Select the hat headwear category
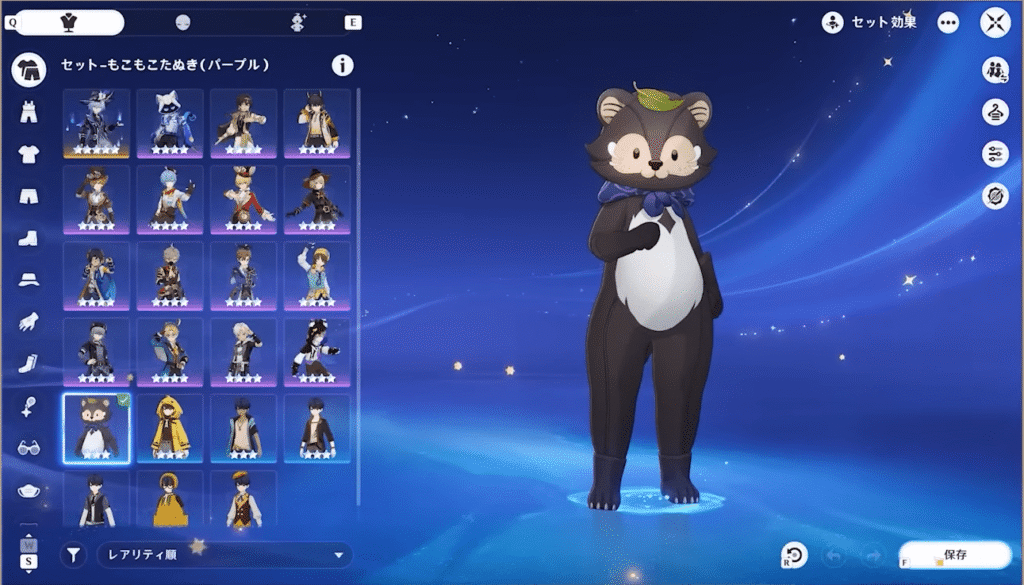Viewport: 1024px width, 585px height. pos(29,281)
